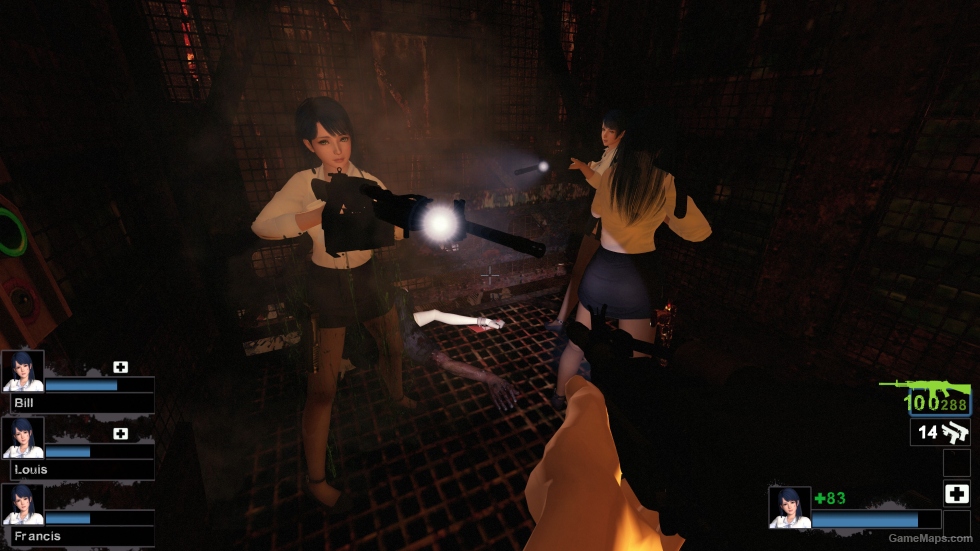
Task: Click the medkit icon above Bill's panel
Action: [121, 367]
